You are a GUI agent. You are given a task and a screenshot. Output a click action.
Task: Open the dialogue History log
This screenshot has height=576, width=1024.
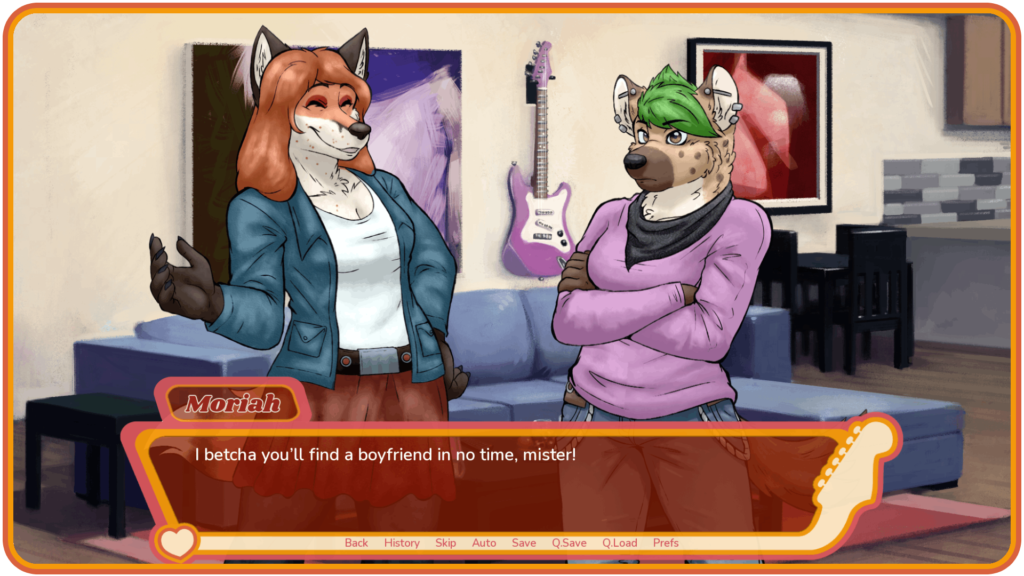[x=402, y=543]
